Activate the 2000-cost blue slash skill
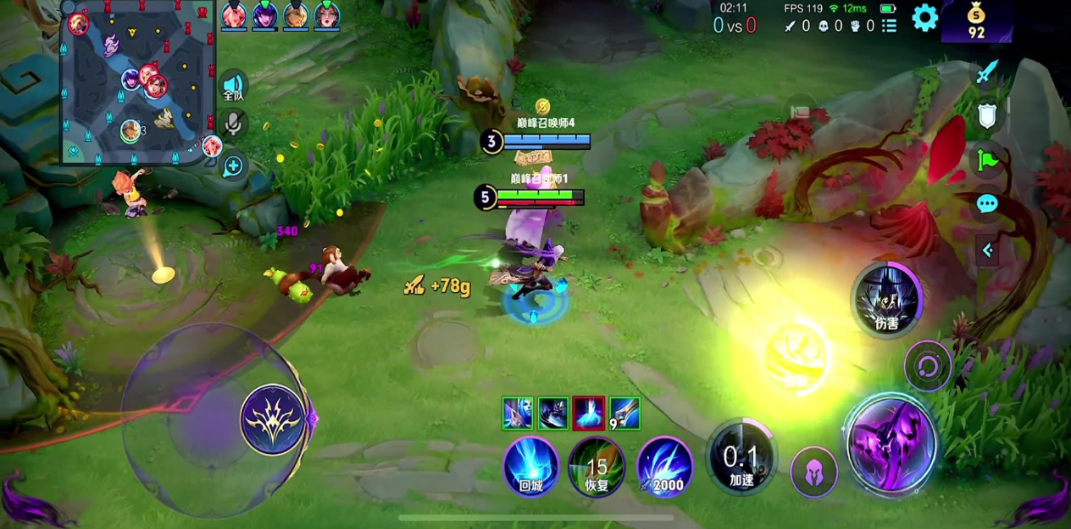 point(664,466)
